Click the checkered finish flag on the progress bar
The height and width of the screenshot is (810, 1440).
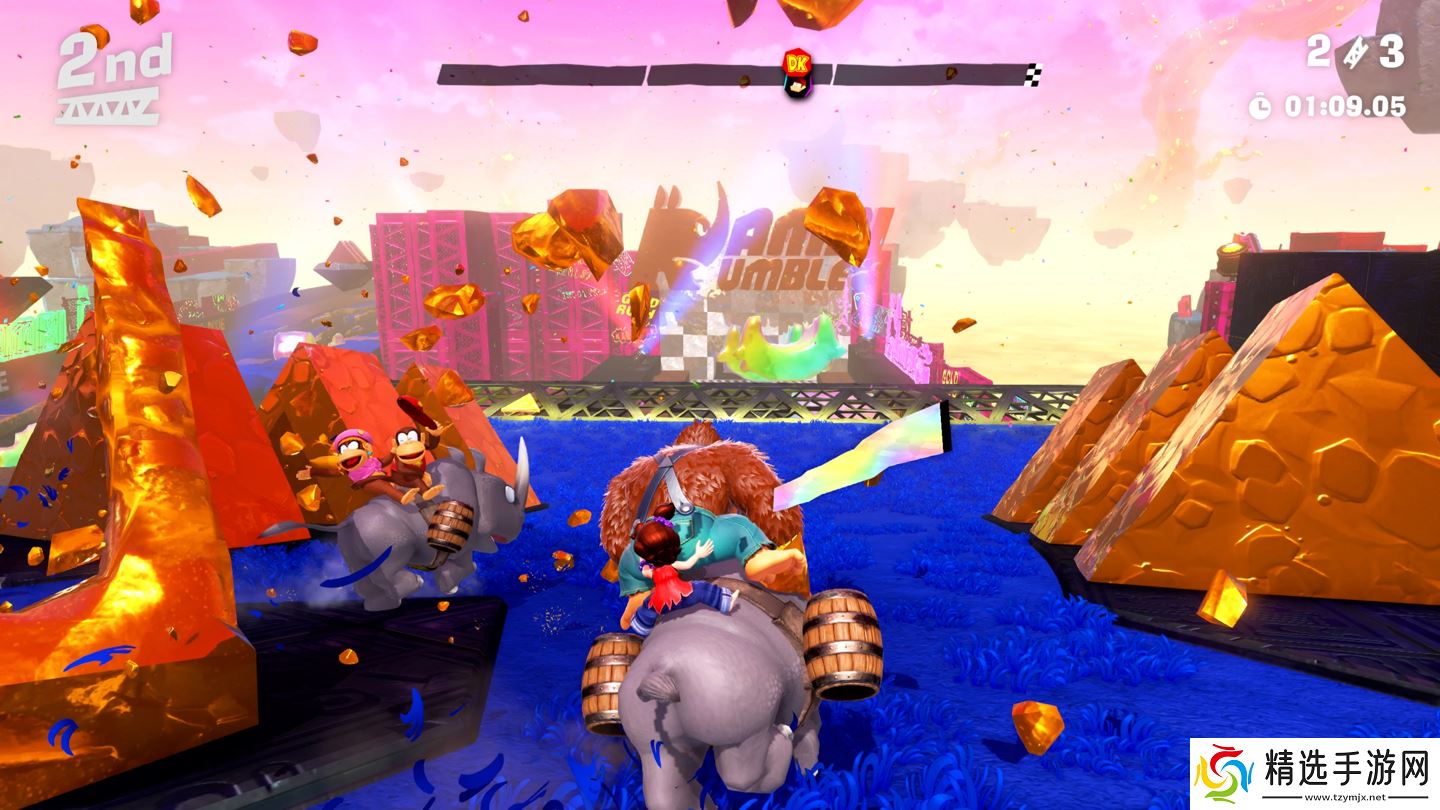pyautogui.click(x=1034, y=73)
